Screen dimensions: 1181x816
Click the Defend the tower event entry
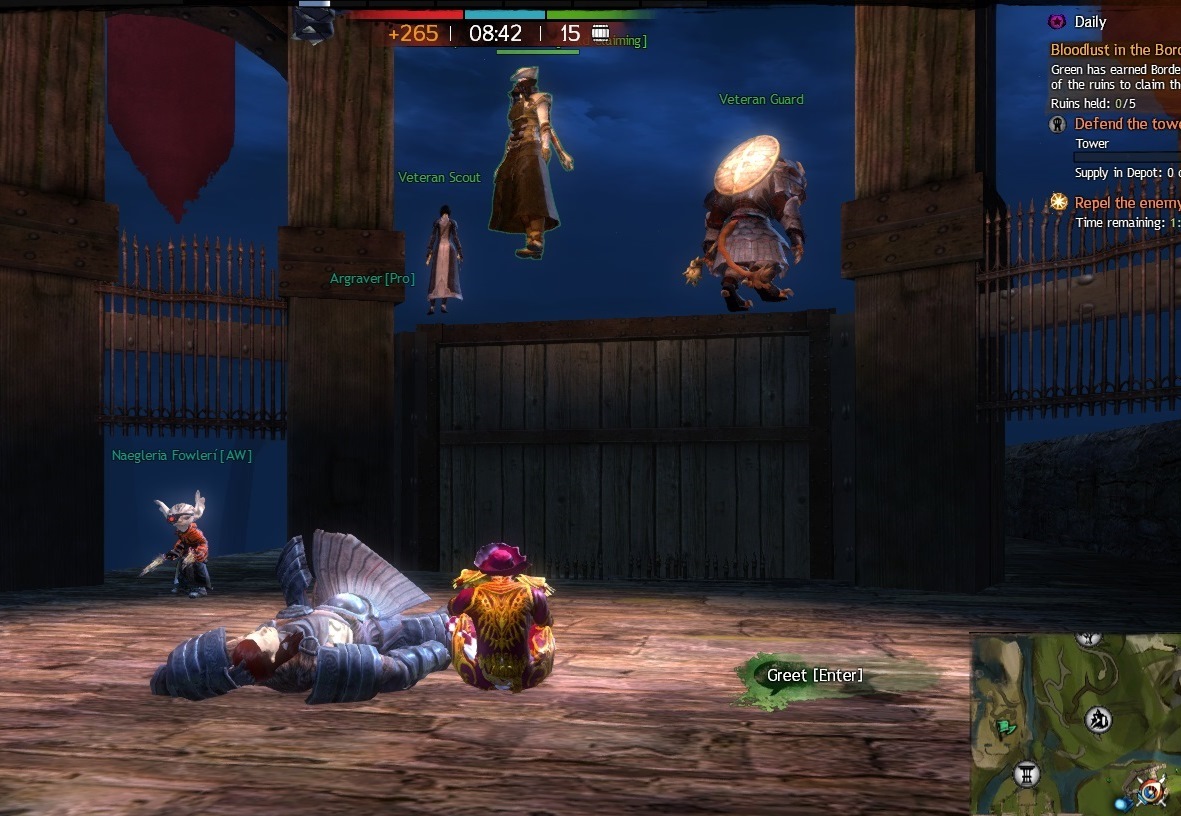(x=1126, y=124)
